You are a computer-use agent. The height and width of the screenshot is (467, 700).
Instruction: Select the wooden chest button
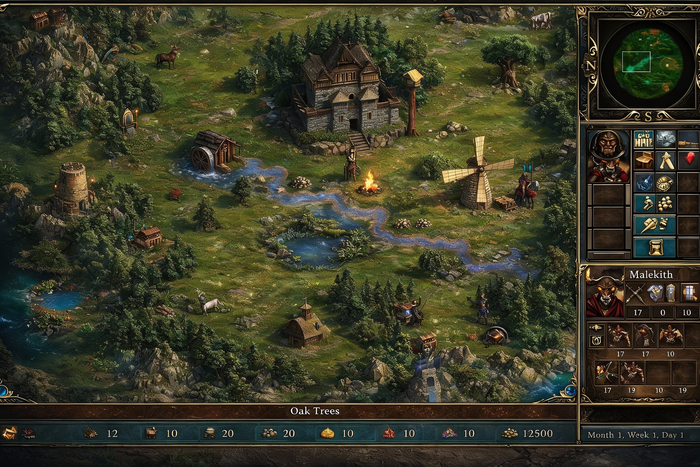pos(644,160)
